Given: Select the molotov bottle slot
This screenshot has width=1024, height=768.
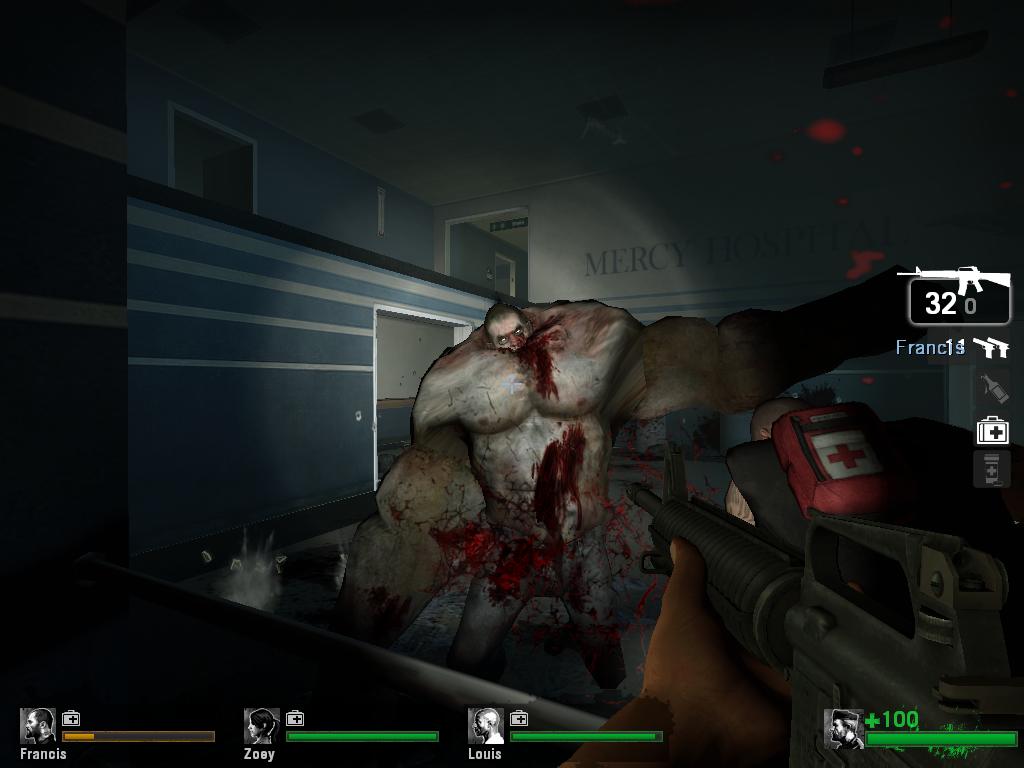Looking at the screenshot, I should point(991,388).
